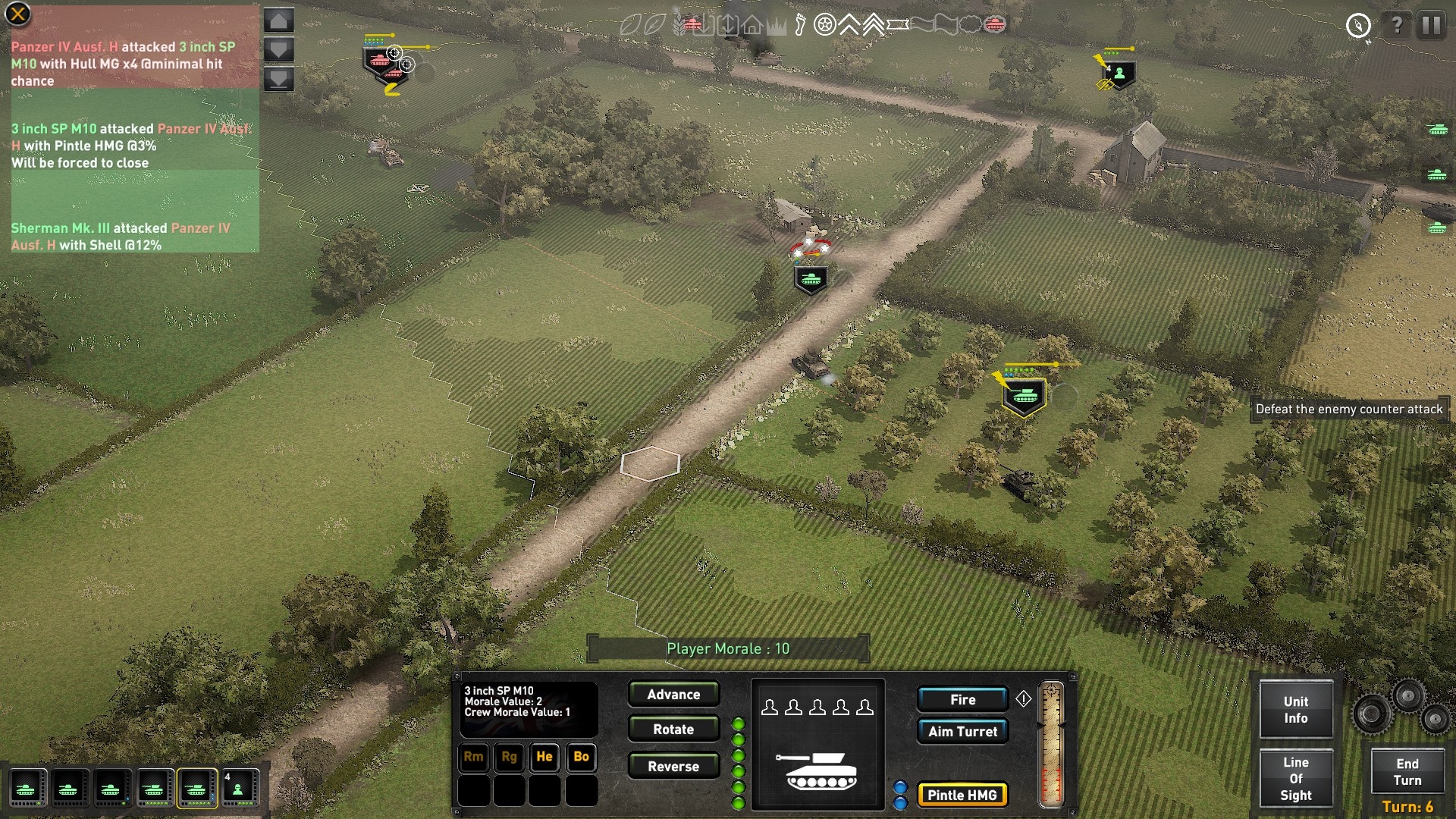The image size is (1456, 819).
Task: Open the help question mark
Action: coord(1396,26)
